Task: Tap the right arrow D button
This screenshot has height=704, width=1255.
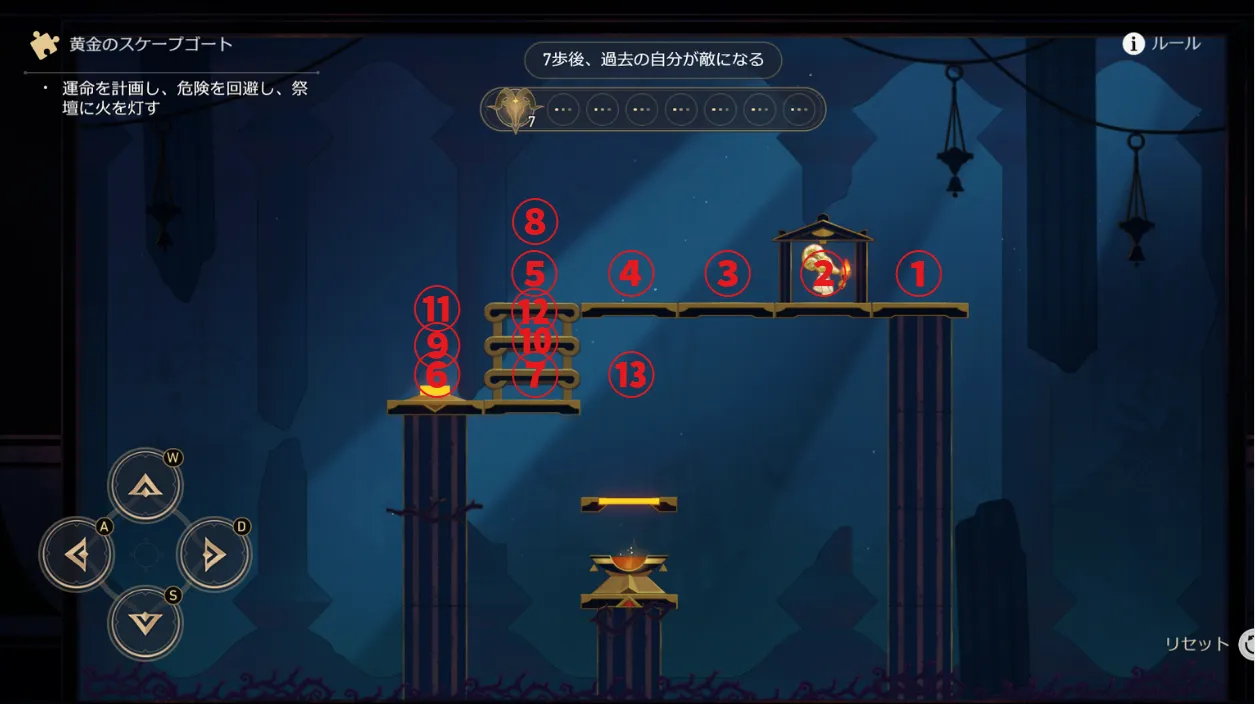Action: [x=214, y=555]
